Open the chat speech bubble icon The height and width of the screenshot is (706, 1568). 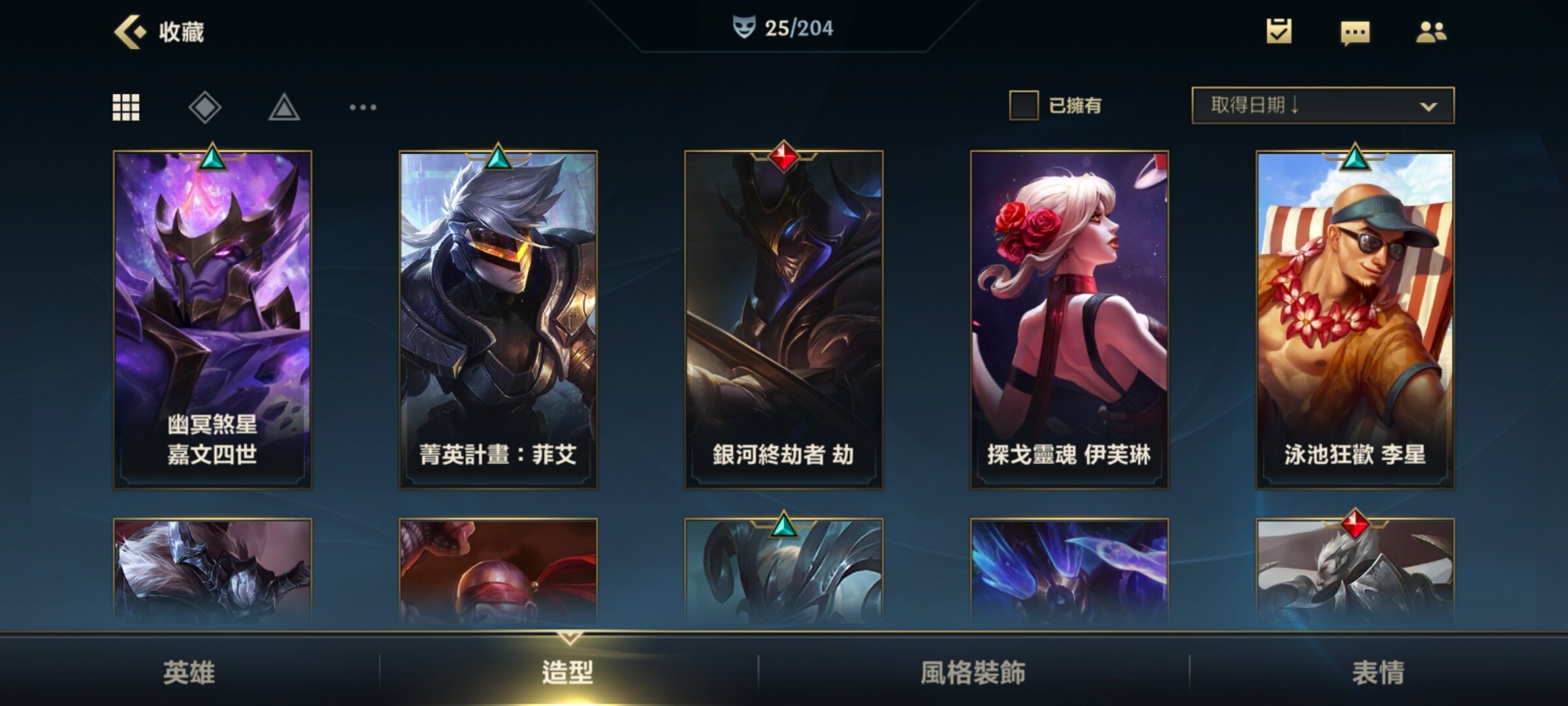point(1354,33)
